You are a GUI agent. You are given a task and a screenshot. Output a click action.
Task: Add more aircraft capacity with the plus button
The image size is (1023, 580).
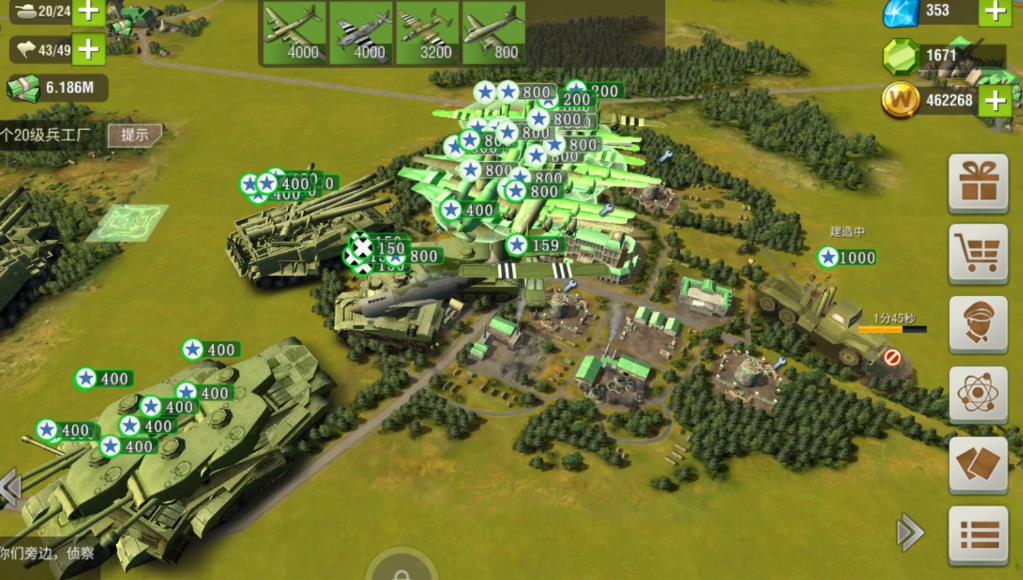(x=89, y=49)
